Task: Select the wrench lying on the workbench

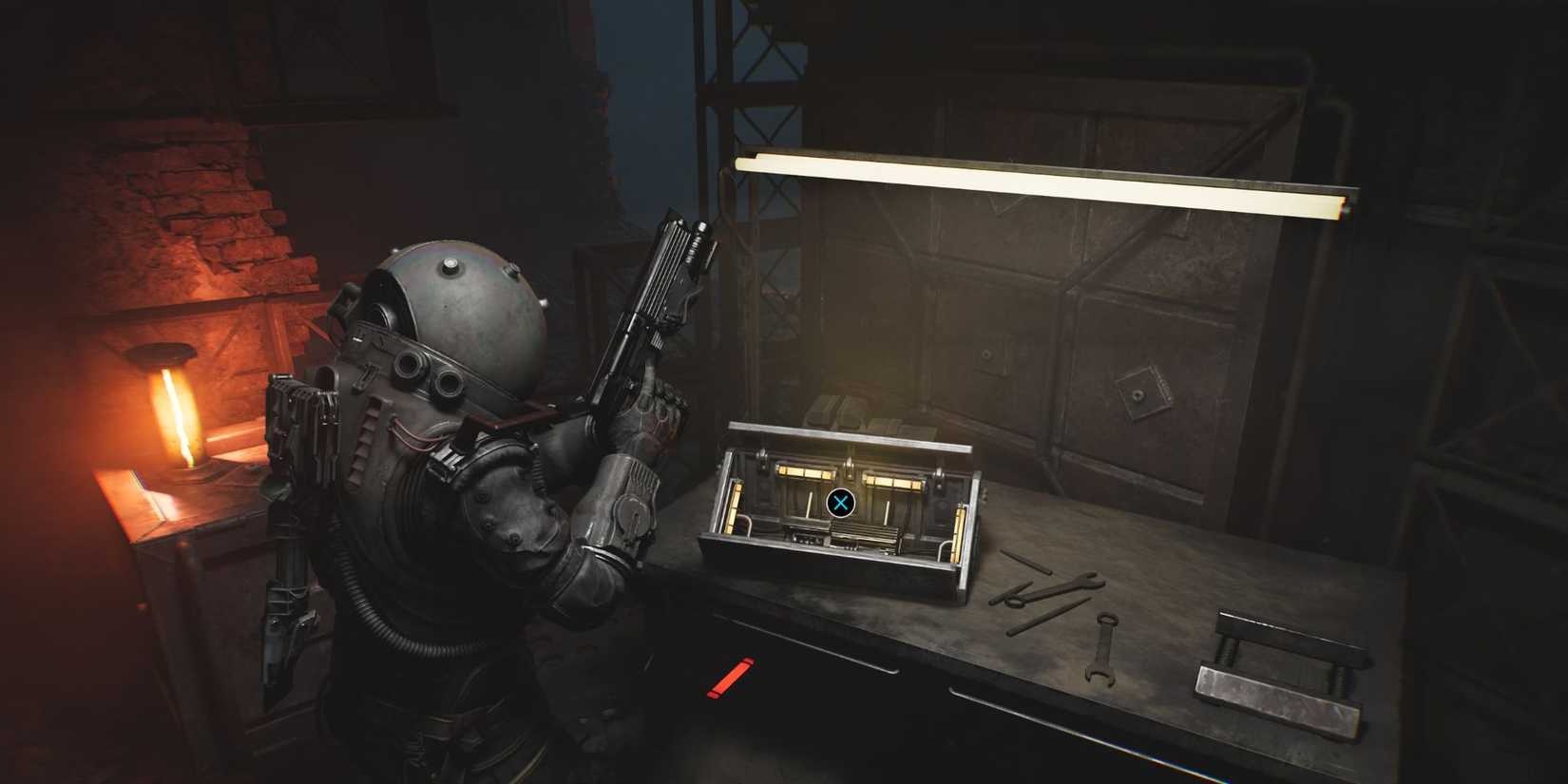Action: click(1102, 646)
